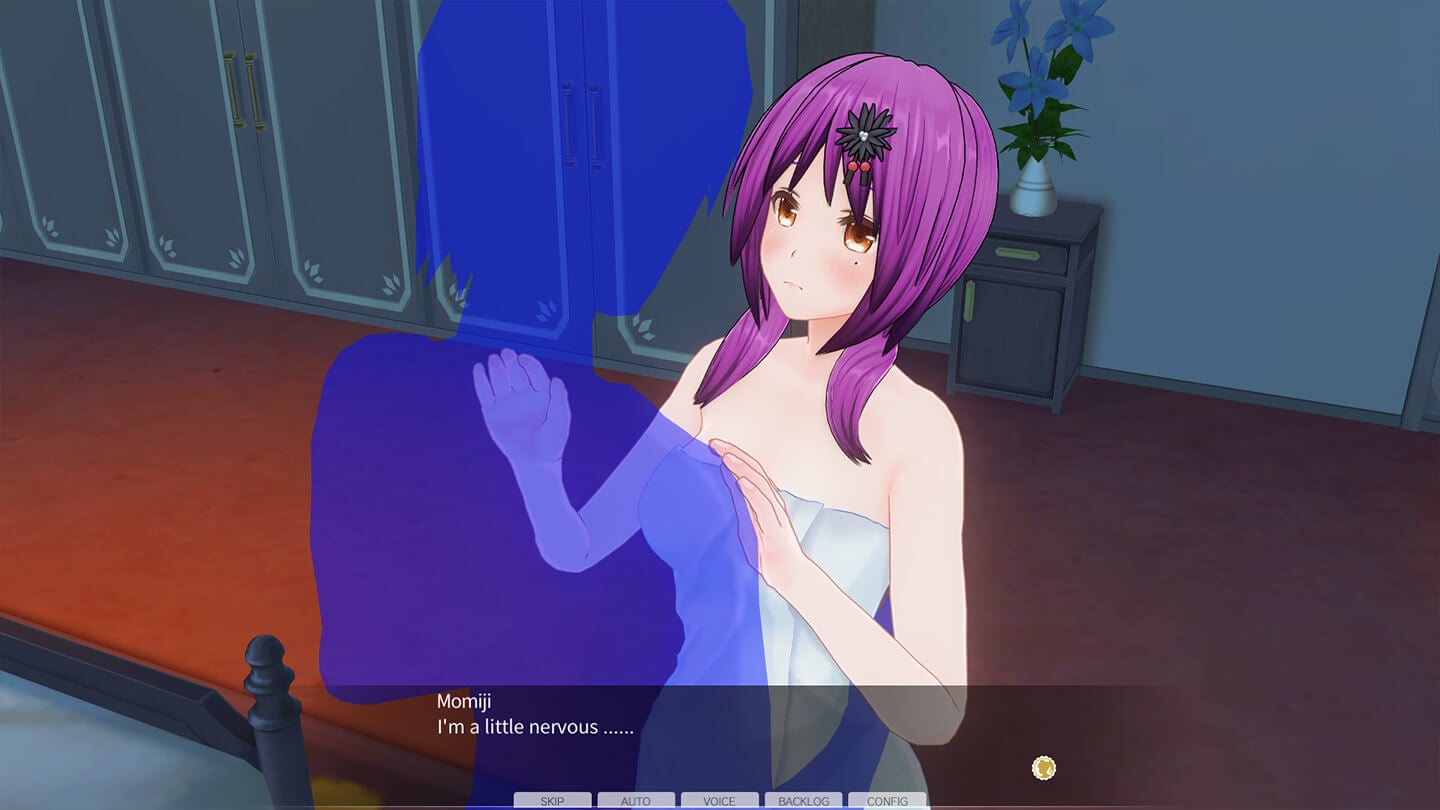The width and height of the screenshot is (1440, 810).
Task: Advance dialogue with the gold continue icon
Action: coord(1043,768)
